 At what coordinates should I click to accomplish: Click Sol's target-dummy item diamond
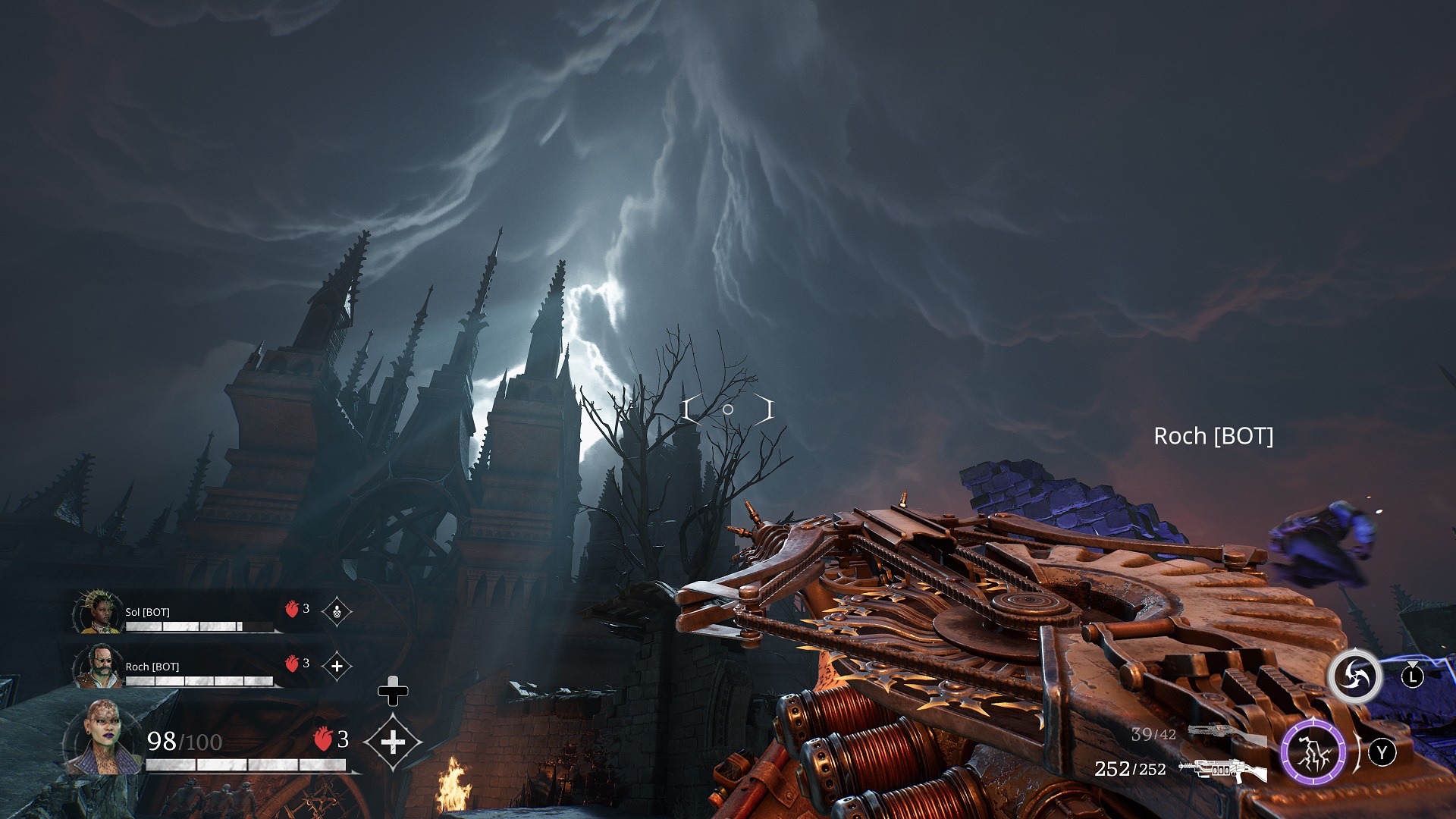(337, 611)
